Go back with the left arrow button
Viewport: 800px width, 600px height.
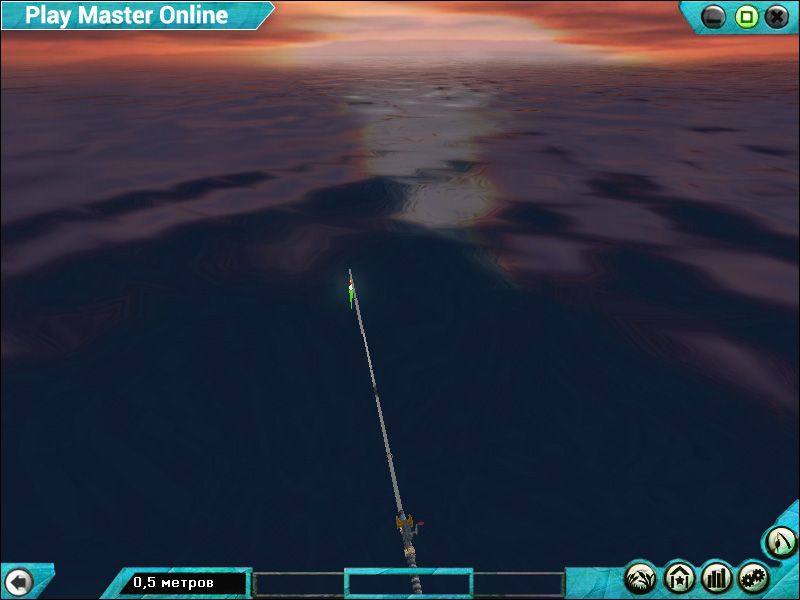click(x=19, y=582)
